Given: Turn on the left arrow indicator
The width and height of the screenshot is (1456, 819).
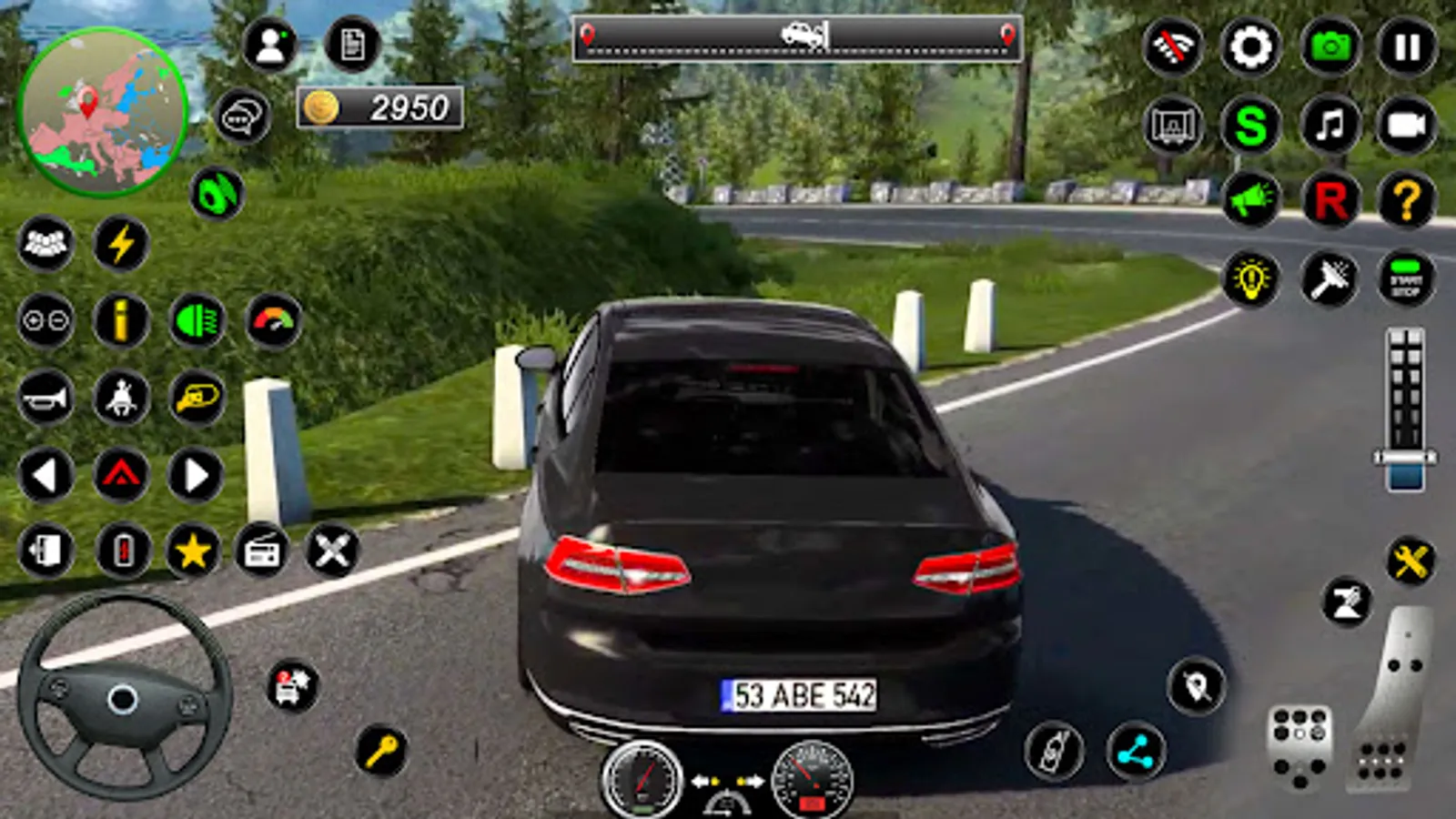Looking at the screenshot, I should (x=45, y=475).
